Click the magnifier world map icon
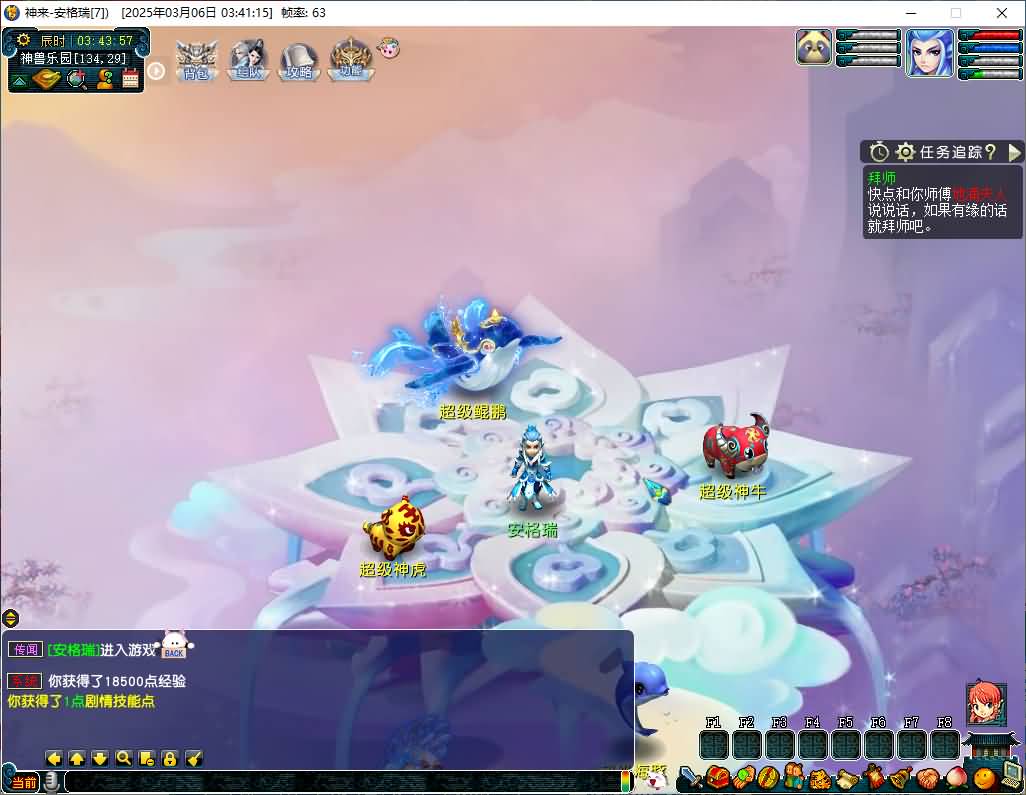The image size is (1026, 795). pyautogui.click(x=76, y=79)
